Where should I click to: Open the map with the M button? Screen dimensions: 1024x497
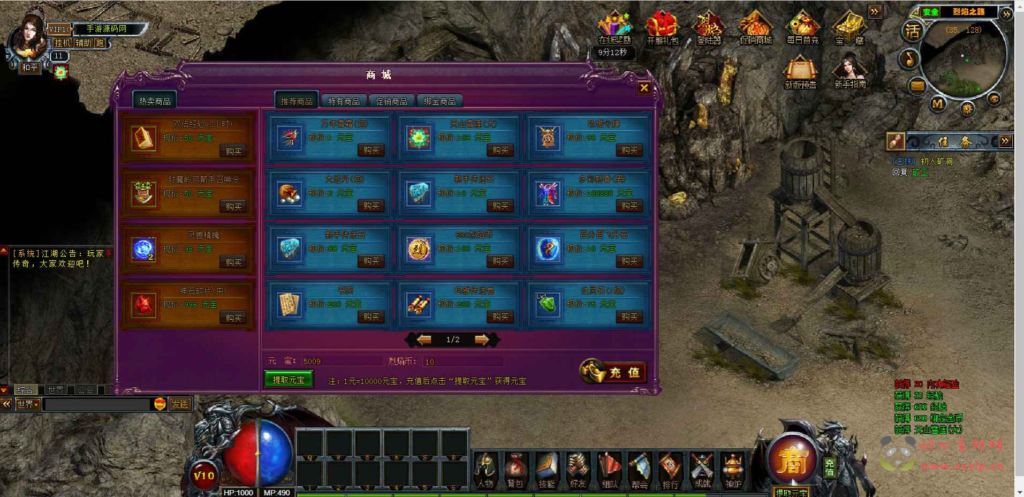pyautogui.click(x=937, y=103)
